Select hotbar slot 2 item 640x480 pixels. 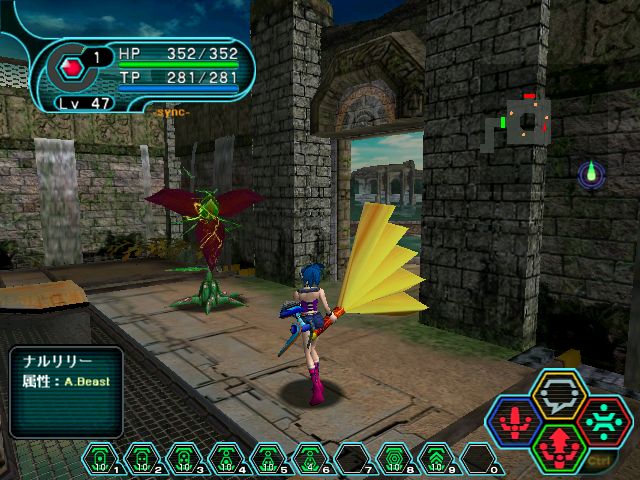click(142, 459)
